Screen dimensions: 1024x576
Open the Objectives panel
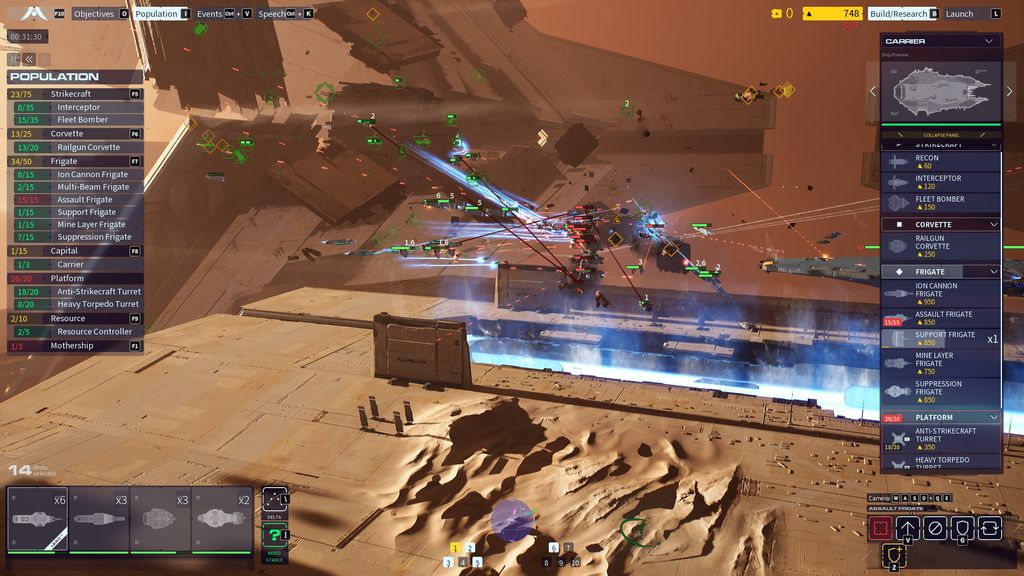pyautogui.click(x=94, y=14)
